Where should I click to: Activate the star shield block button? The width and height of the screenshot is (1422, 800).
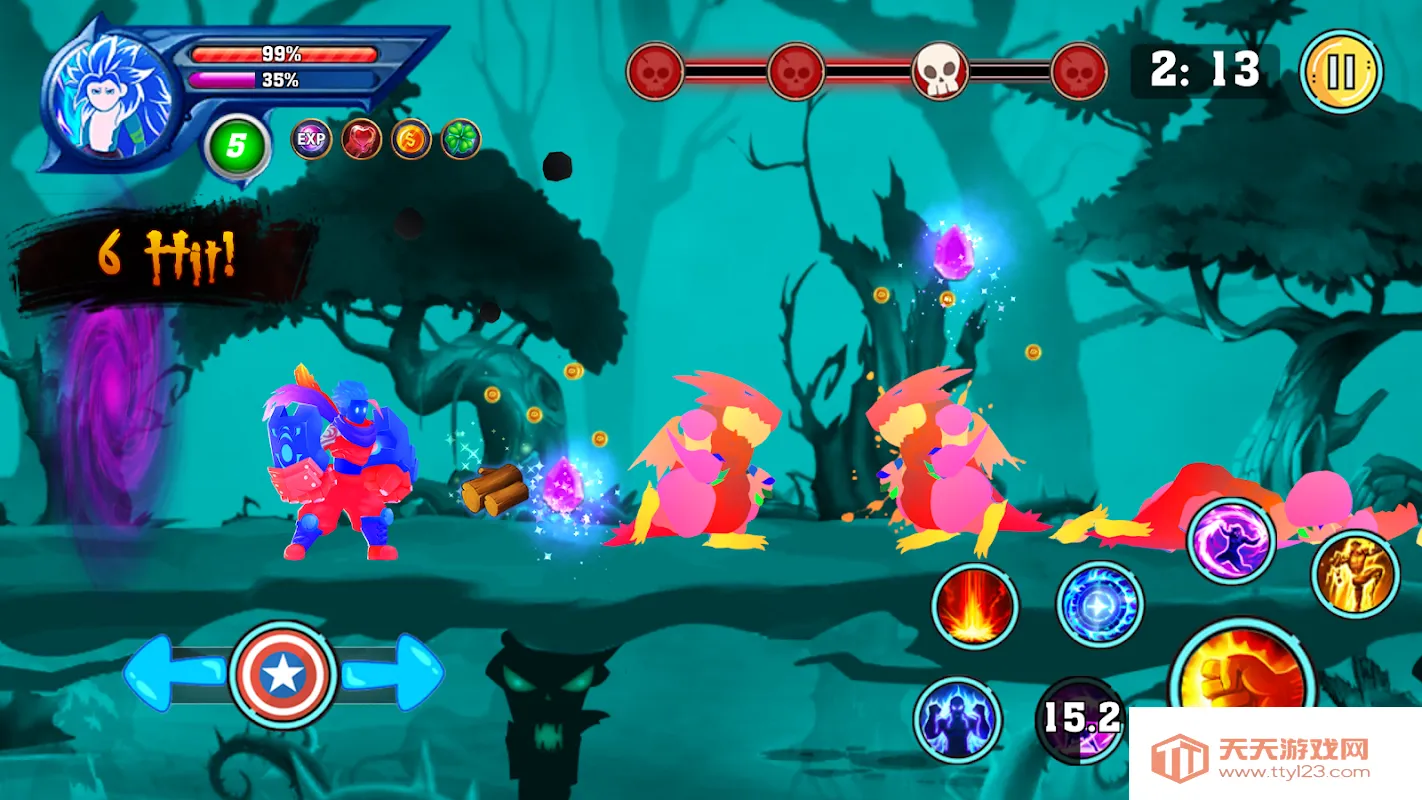(281, 676)
